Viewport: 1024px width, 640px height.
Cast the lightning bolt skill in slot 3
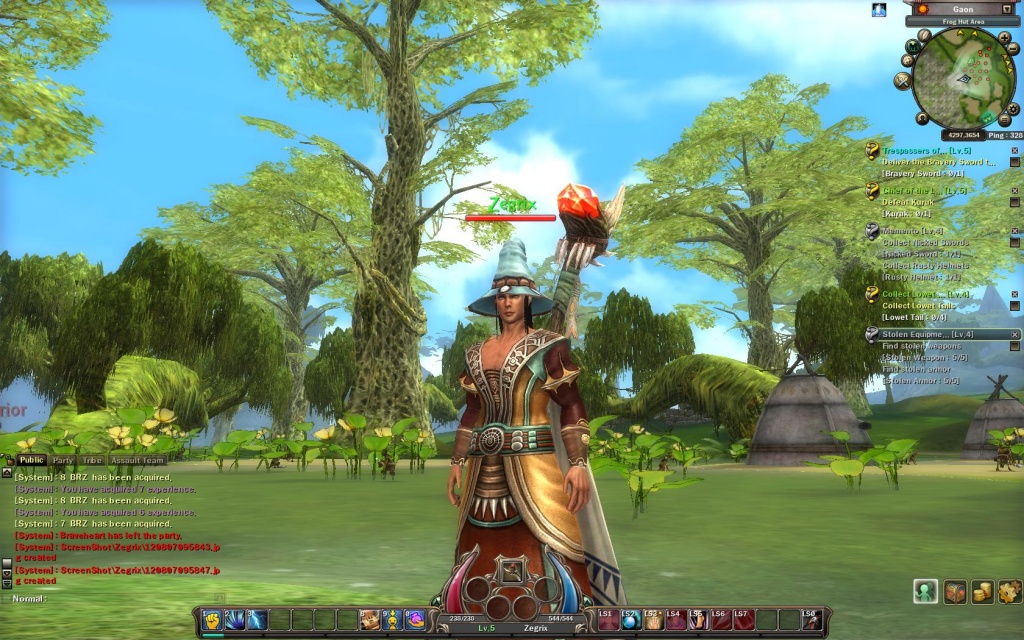257,620
